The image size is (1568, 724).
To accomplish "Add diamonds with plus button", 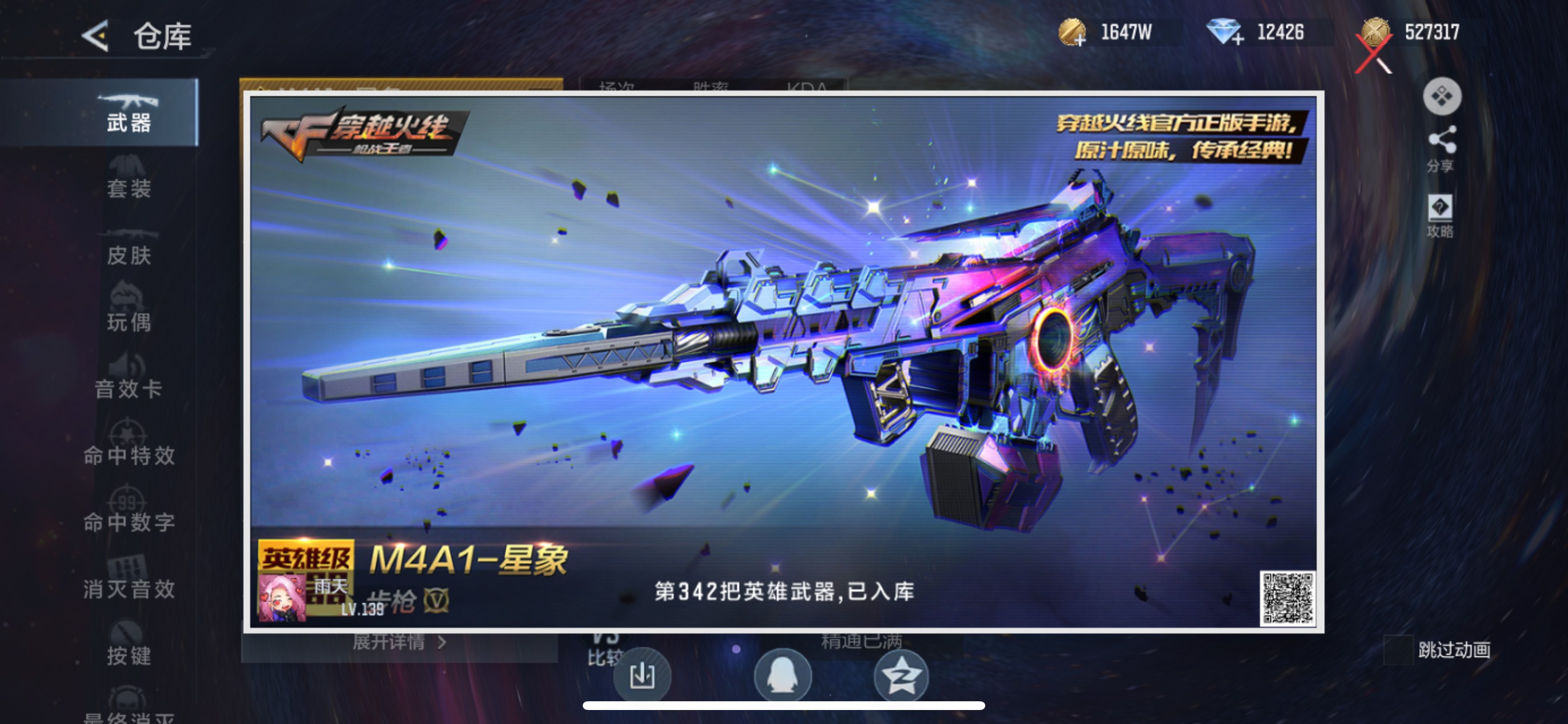I will [x=1240, y=41].
